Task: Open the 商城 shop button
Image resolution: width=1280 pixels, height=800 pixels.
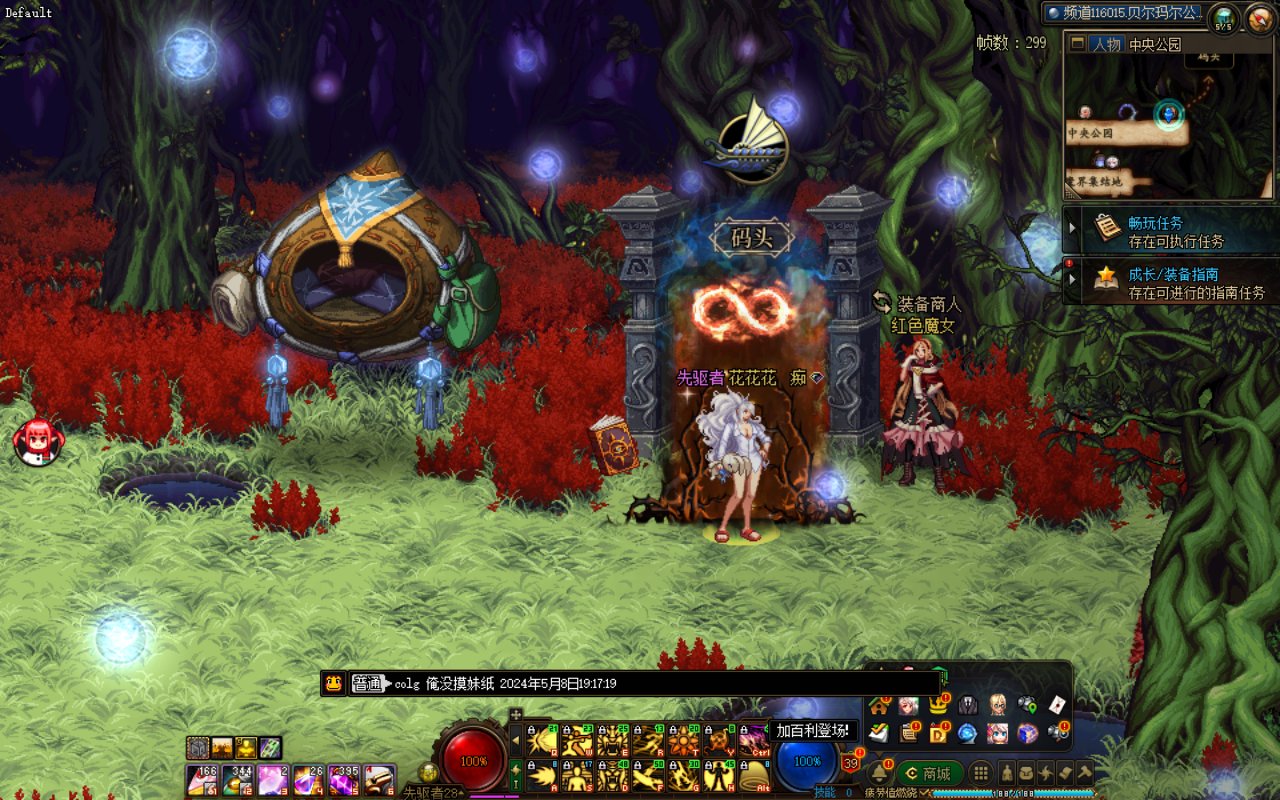Action: [929, 773]
